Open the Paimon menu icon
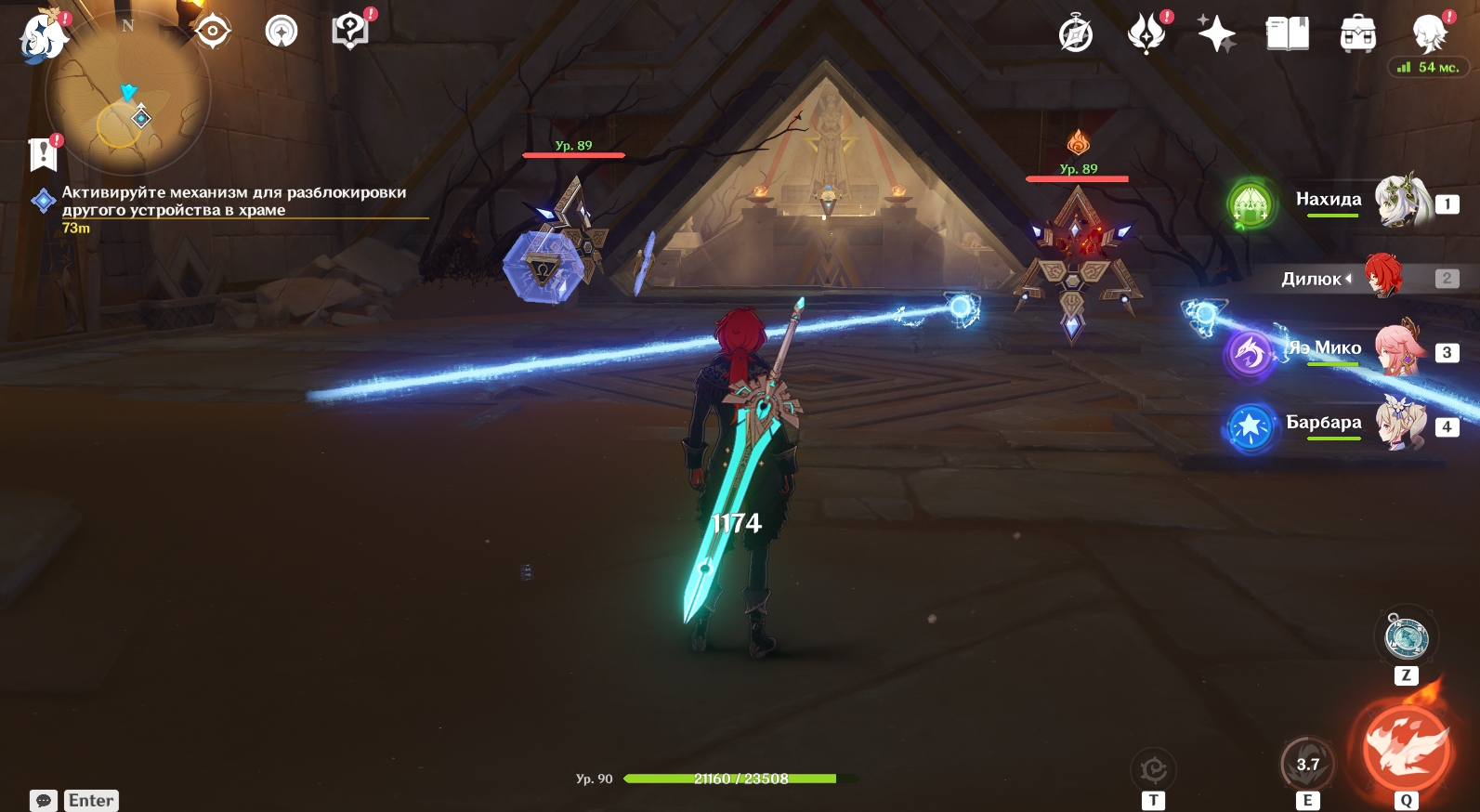 (43, 37)
